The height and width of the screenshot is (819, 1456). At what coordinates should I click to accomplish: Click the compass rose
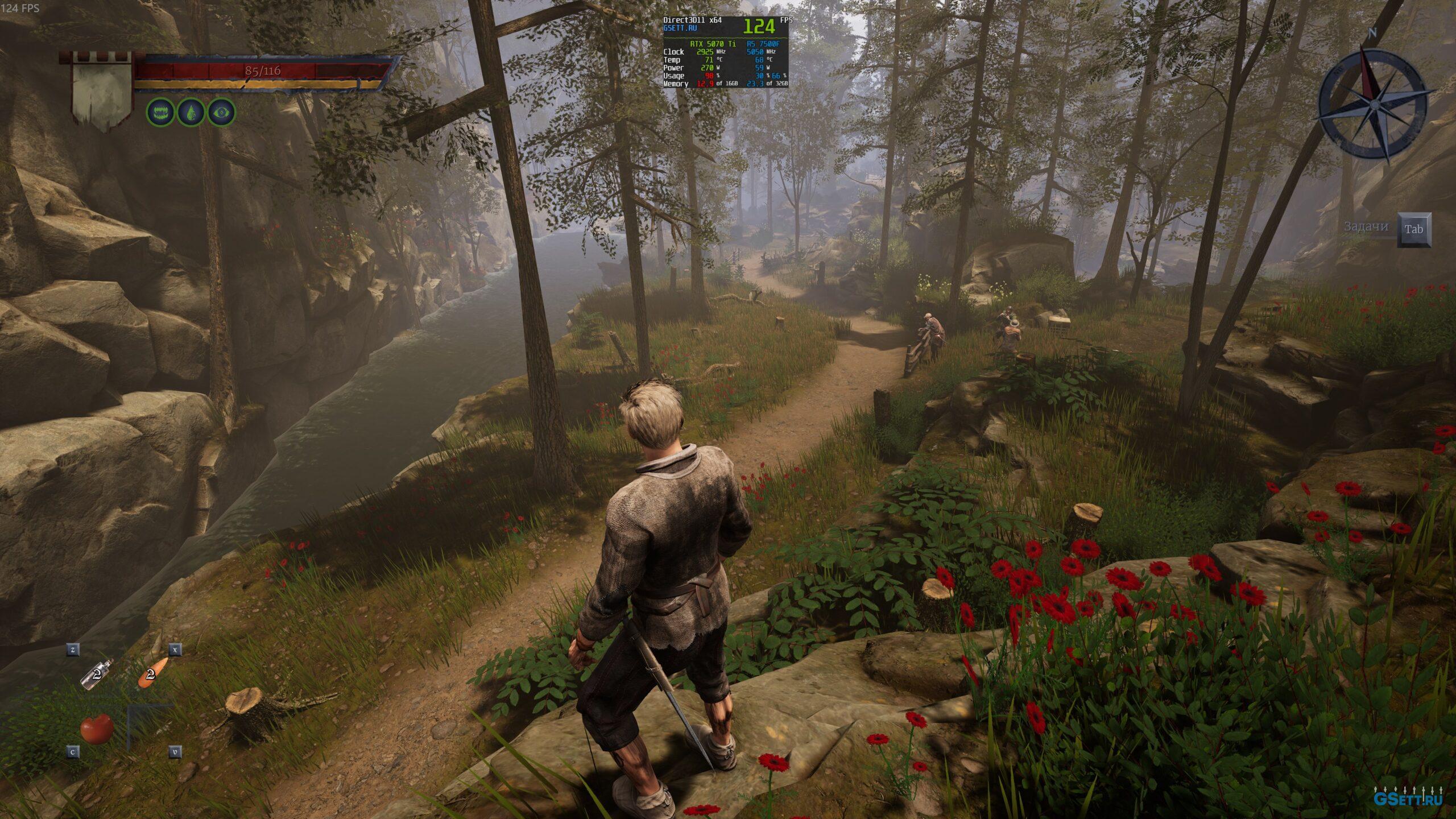point(1372,105)
